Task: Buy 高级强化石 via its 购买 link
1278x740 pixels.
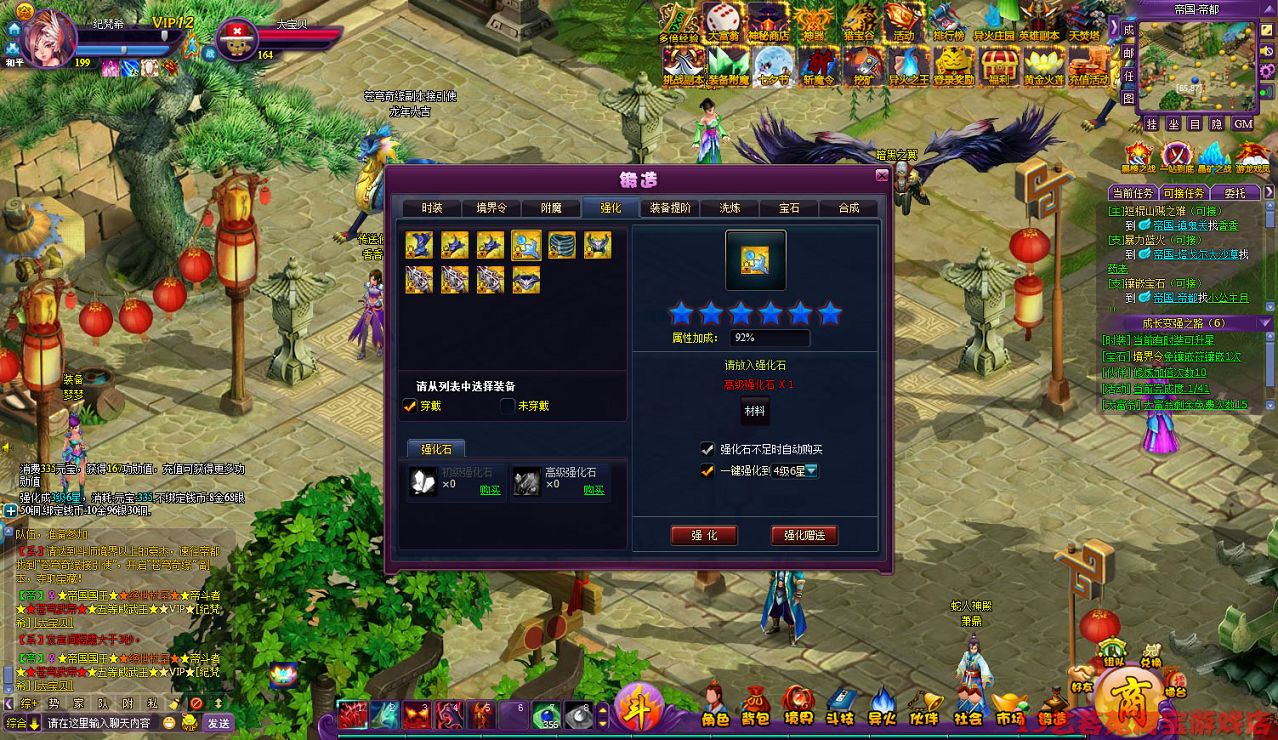Action: [x=594, y=490]
